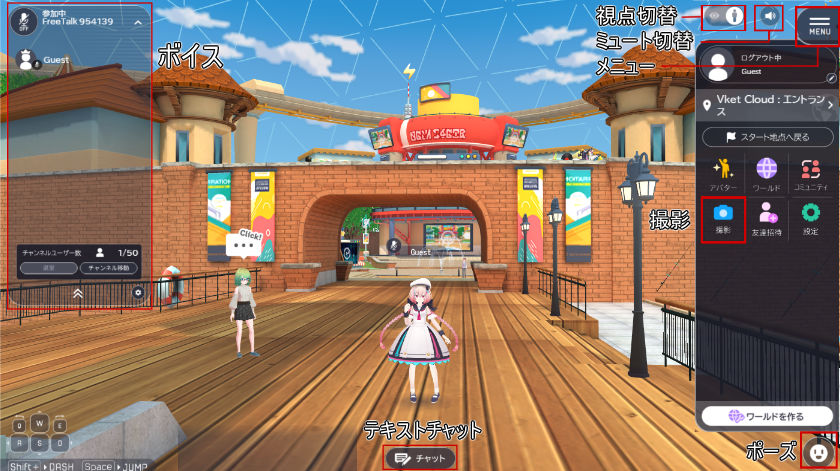The width and height of the screenshot is (840, 471).
Task: Select the 撮影 camera option
Action: click(x=723, y=218)
